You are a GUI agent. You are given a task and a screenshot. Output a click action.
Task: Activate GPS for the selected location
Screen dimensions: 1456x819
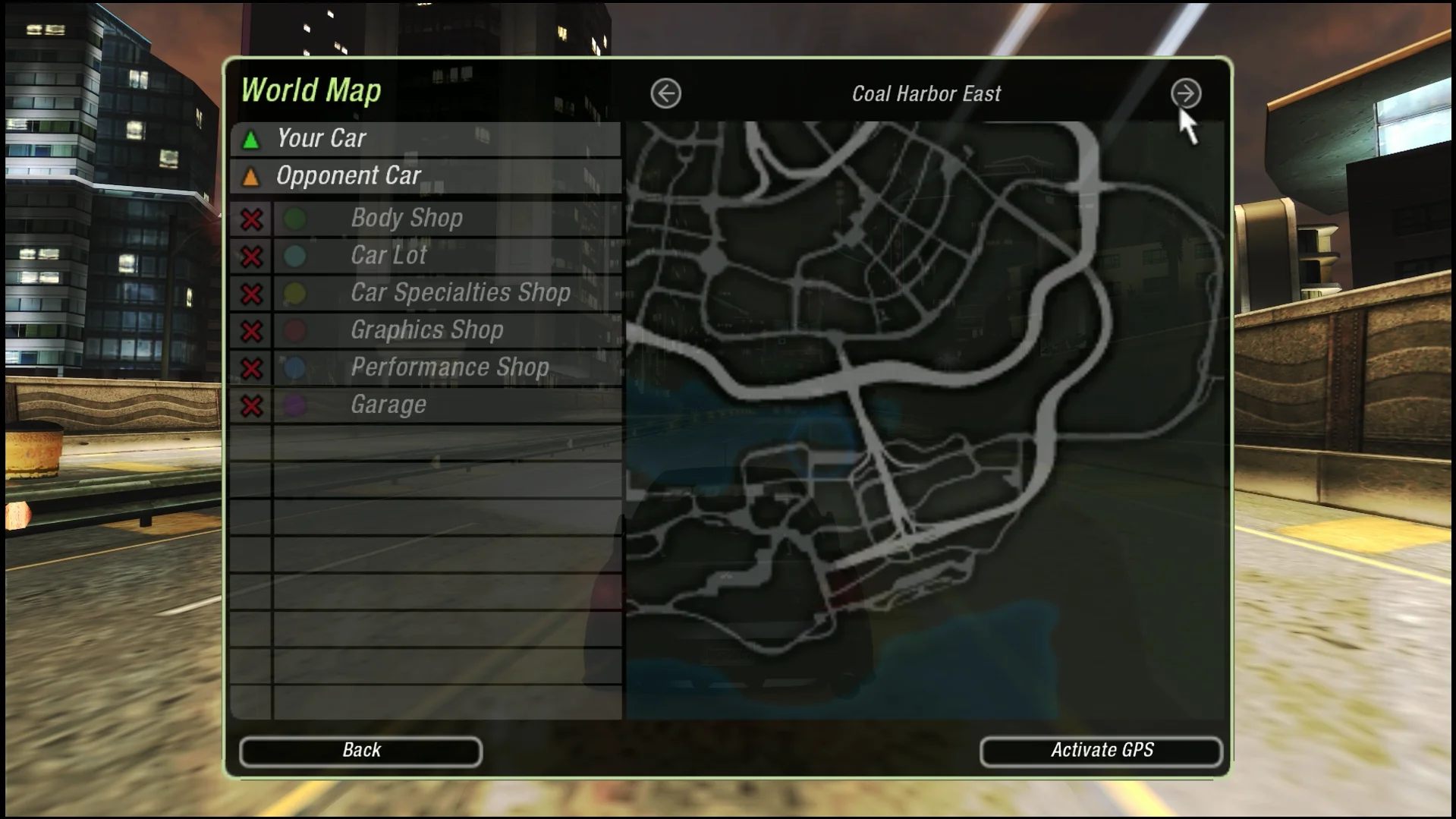pyautogui.click(x=1101, y=751)
